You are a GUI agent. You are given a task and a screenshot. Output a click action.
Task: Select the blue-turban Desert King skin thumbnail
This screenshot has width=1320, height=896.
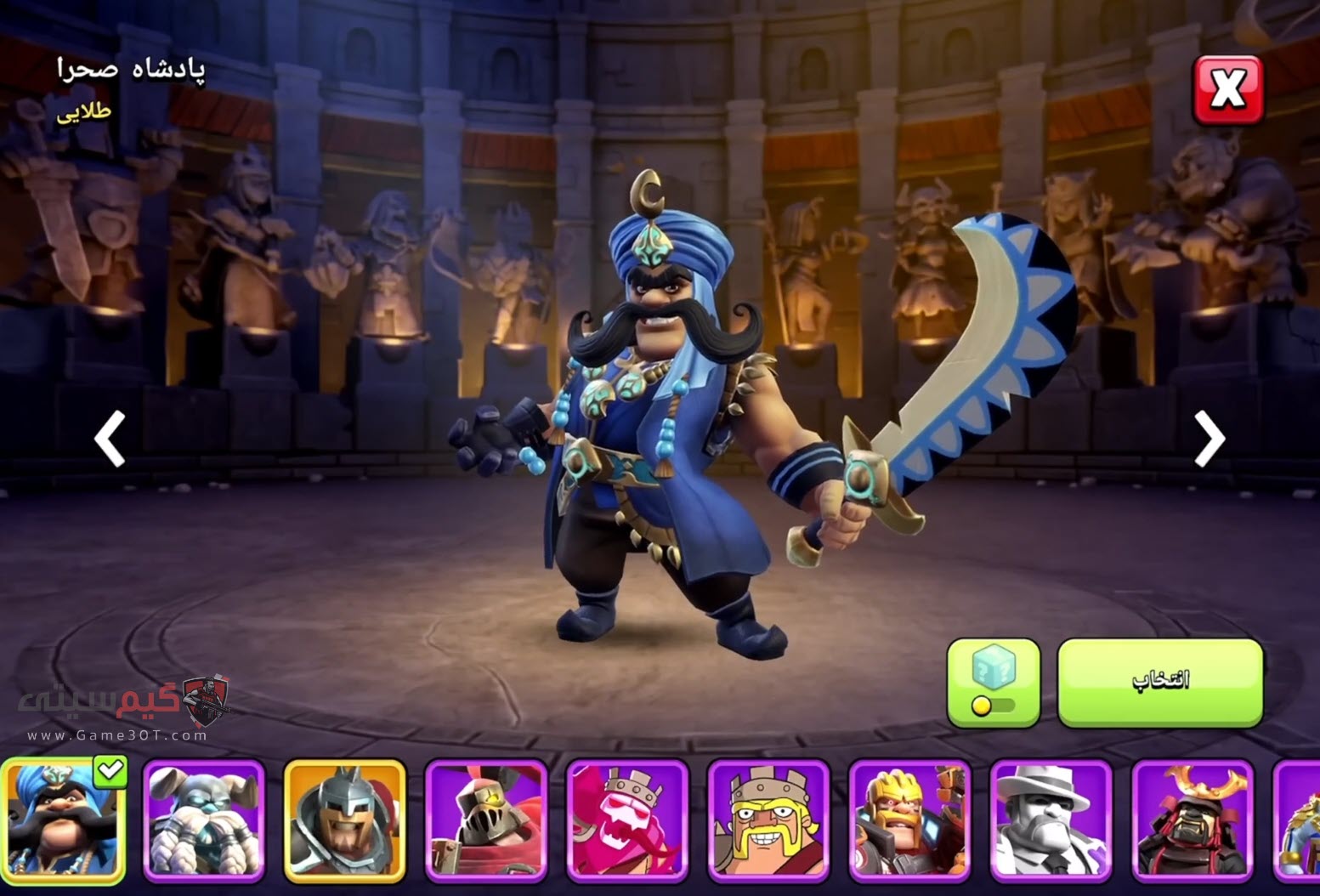[x=64, y=821]
